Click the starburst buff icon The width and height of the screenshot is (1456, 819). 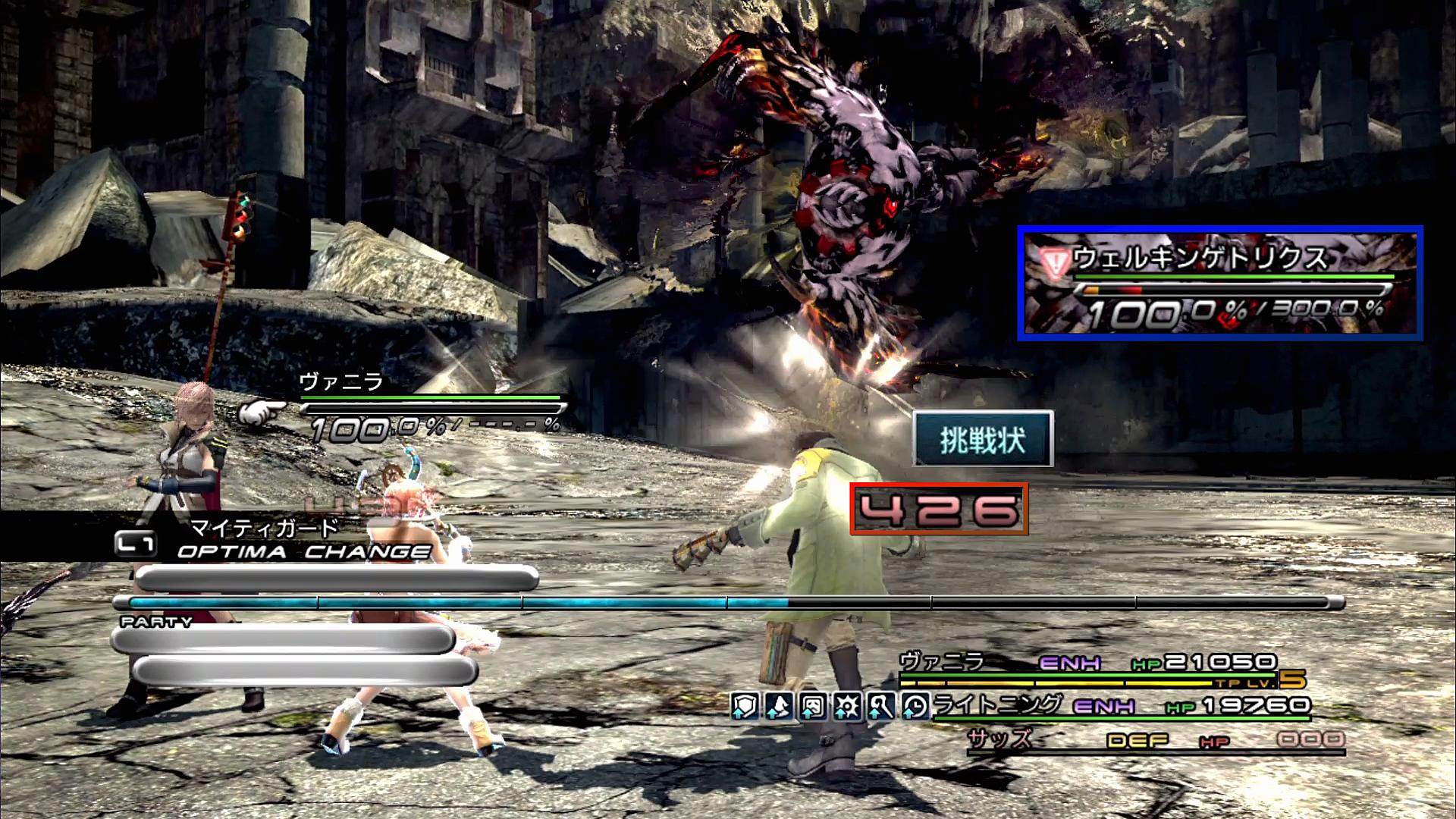point(847,706)
